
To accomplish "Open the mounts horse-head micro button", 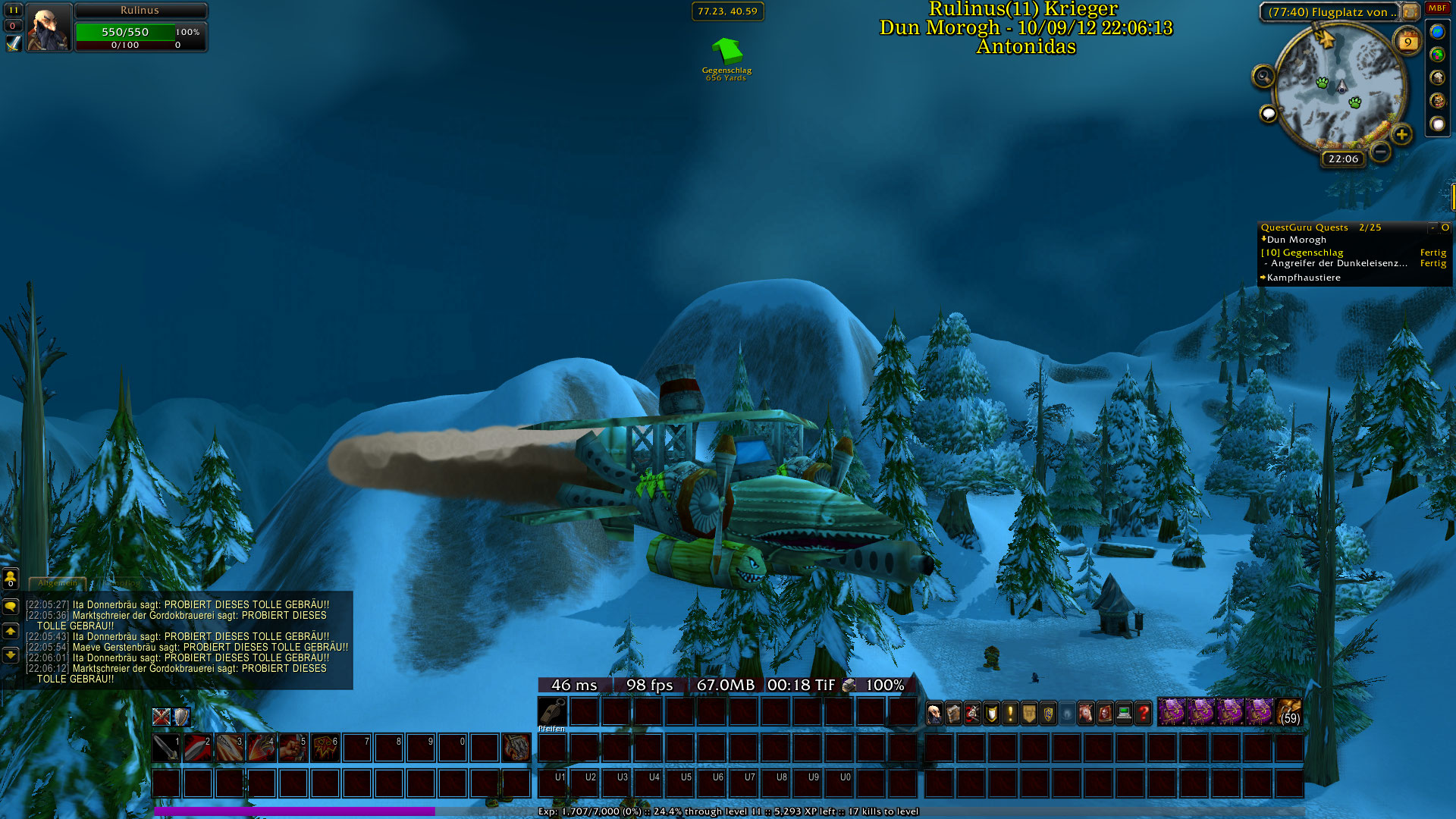I will [x=1087, y=714].
